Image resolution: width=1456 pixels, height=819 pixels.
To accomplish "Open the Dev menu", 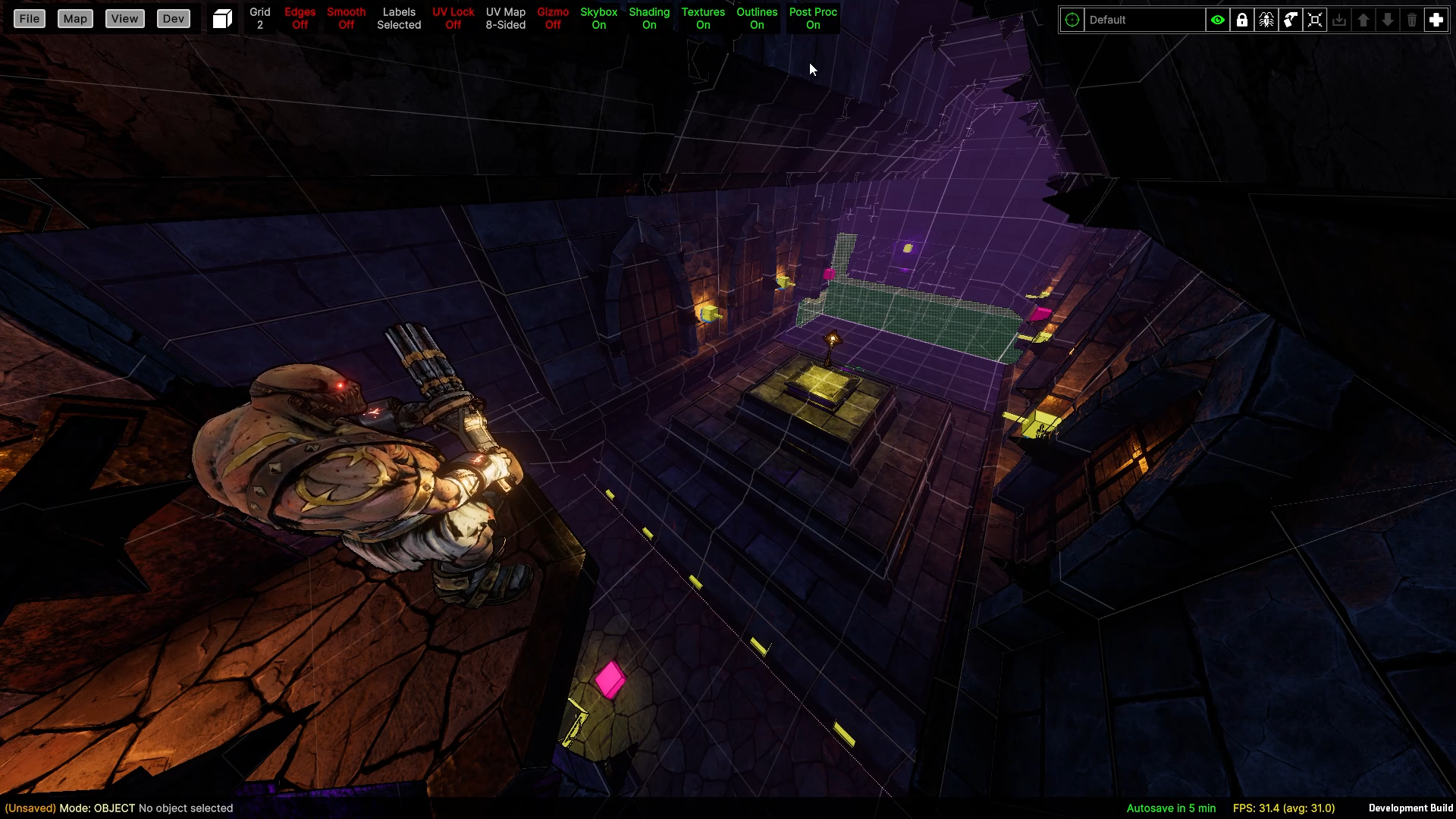I will pyautogui.click(x=173, y=19).
